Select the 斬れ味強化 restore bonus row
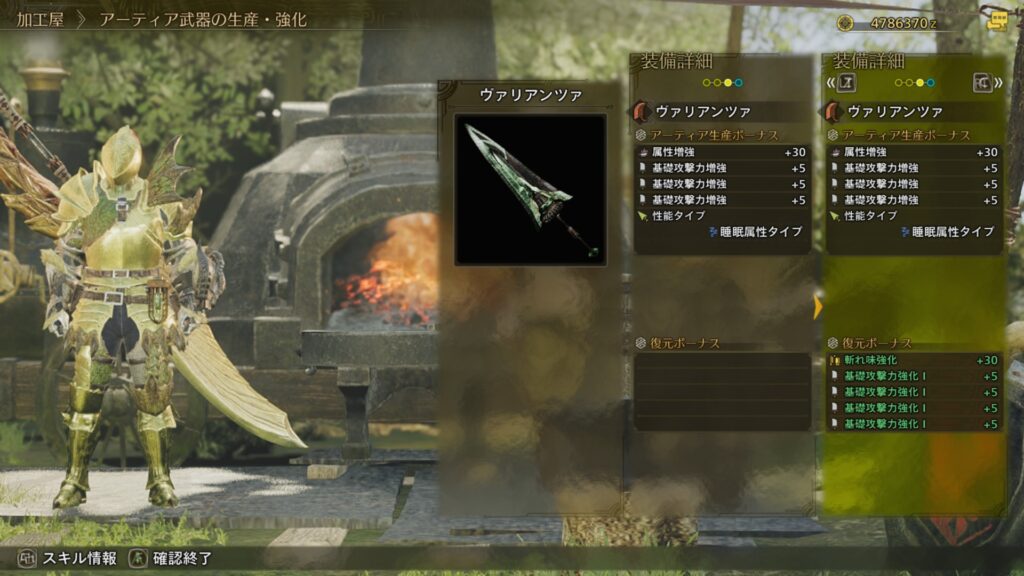 pyautogui.click(x=913, y=360)
